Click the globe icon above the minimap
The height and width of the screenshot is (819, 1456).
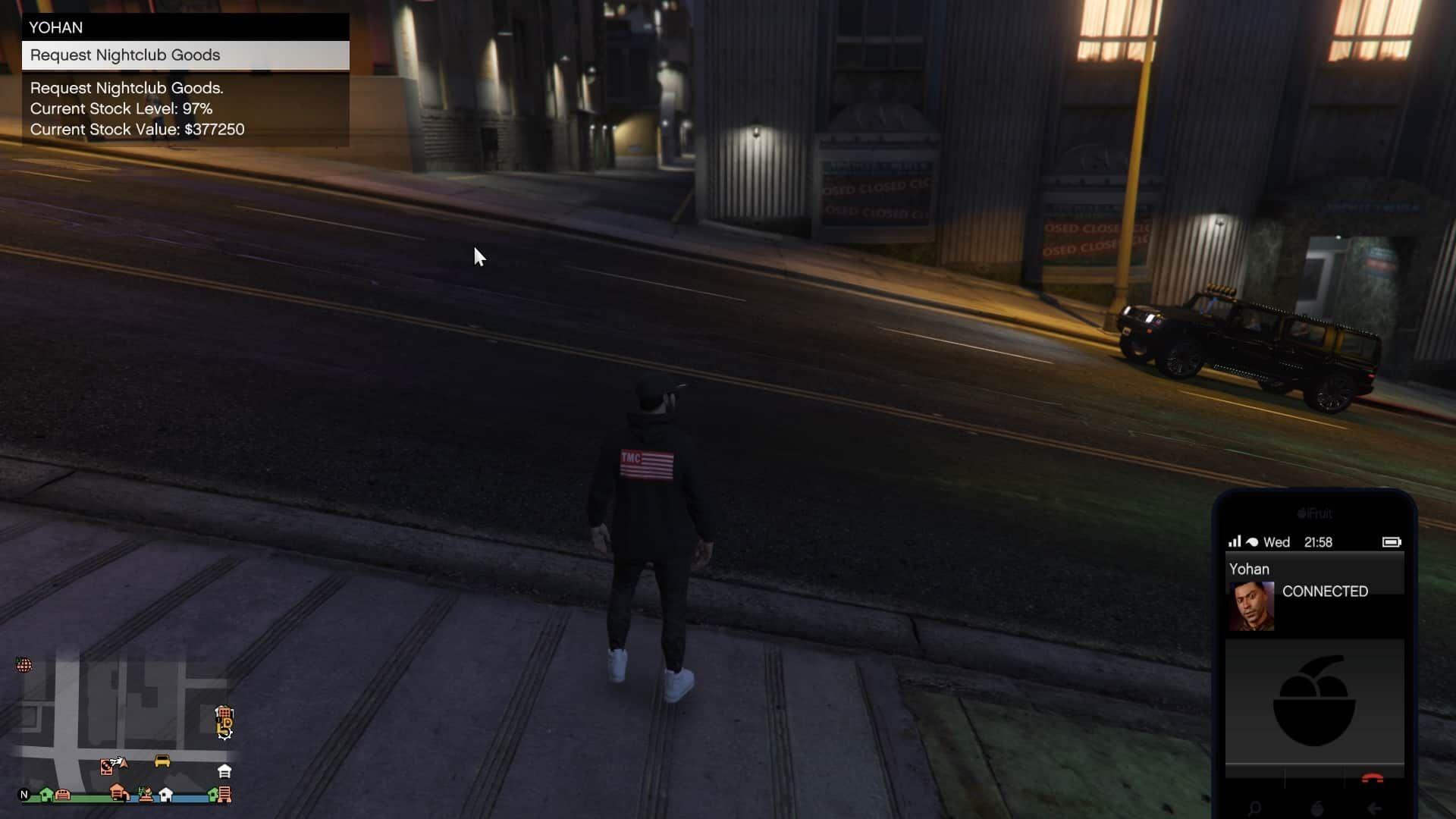point(24,665)
